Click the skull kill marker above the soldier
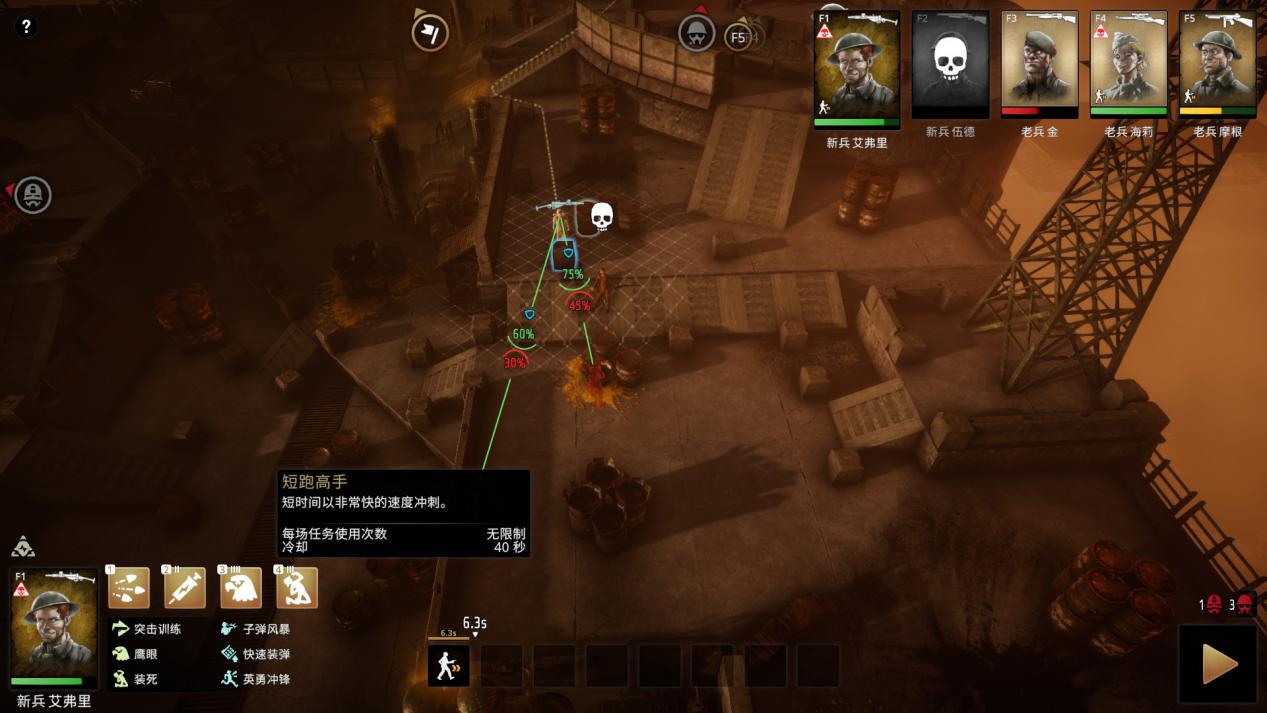The height and width of the screenshot is (713, 1267). tap(601, 216)
